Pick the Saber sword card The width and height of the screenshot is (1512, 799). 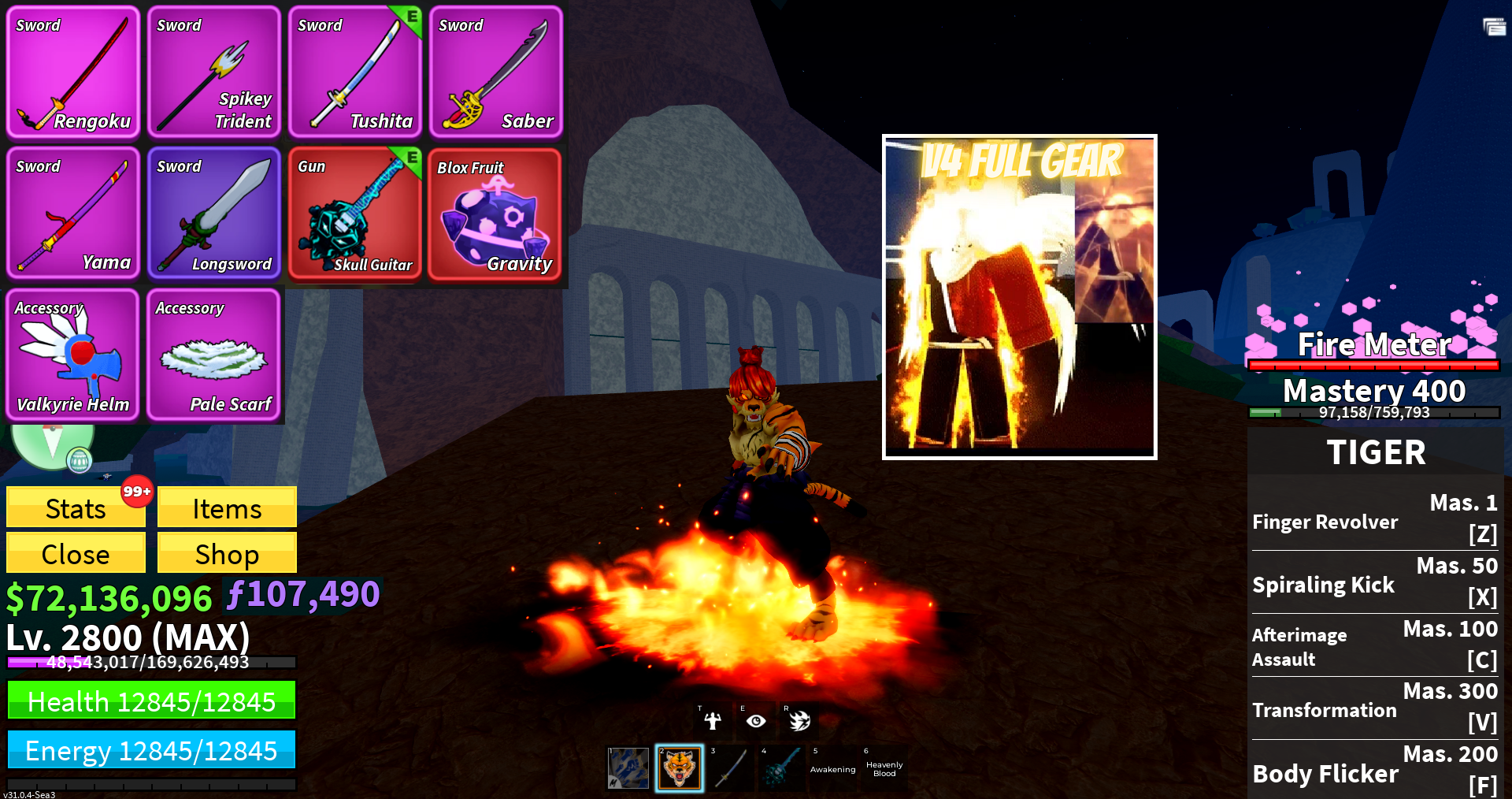(496, 72)
